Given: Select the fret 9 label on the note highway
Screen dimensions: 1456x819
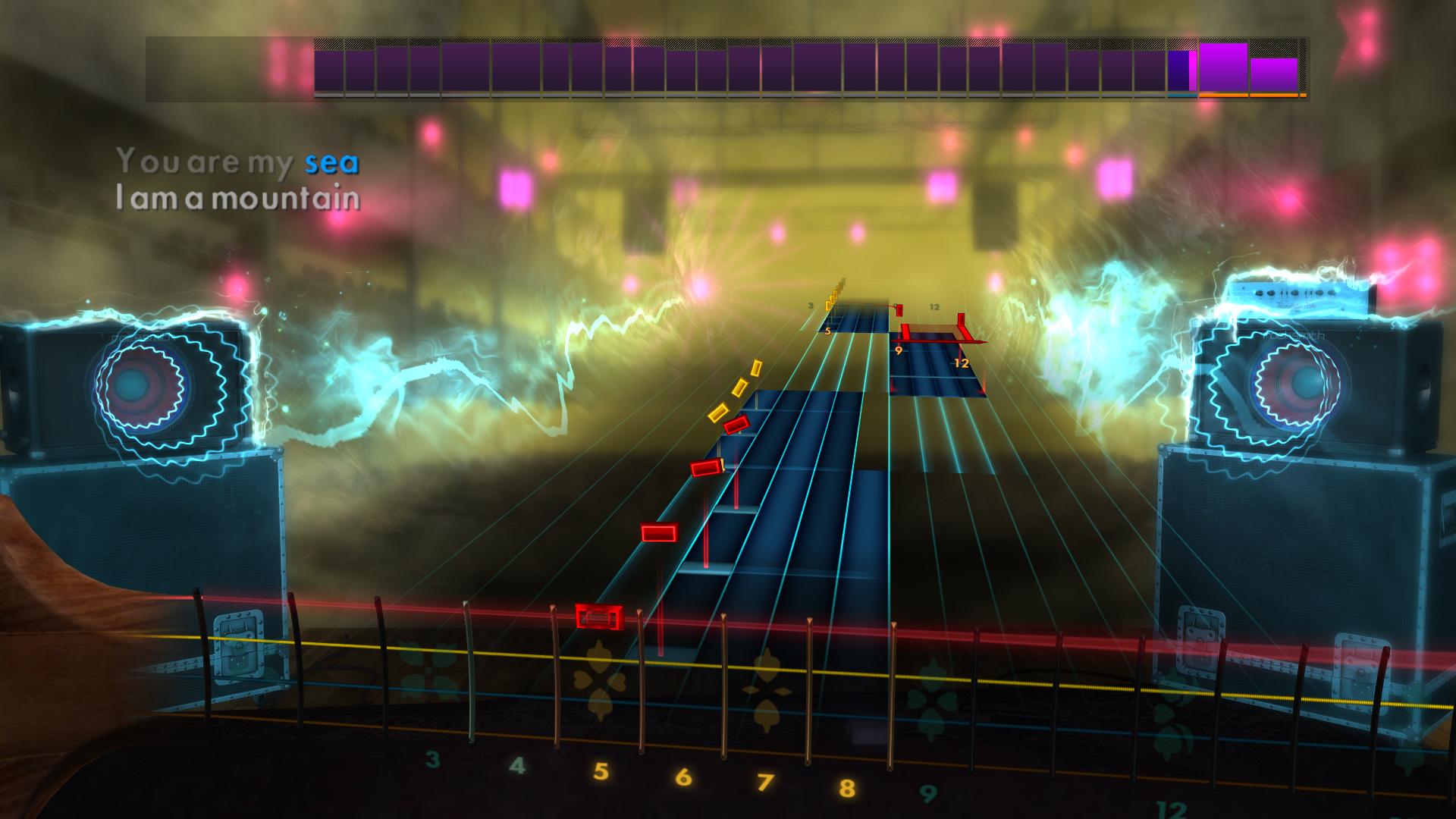Looking at the screenshot, I should (x=898, y=350).
